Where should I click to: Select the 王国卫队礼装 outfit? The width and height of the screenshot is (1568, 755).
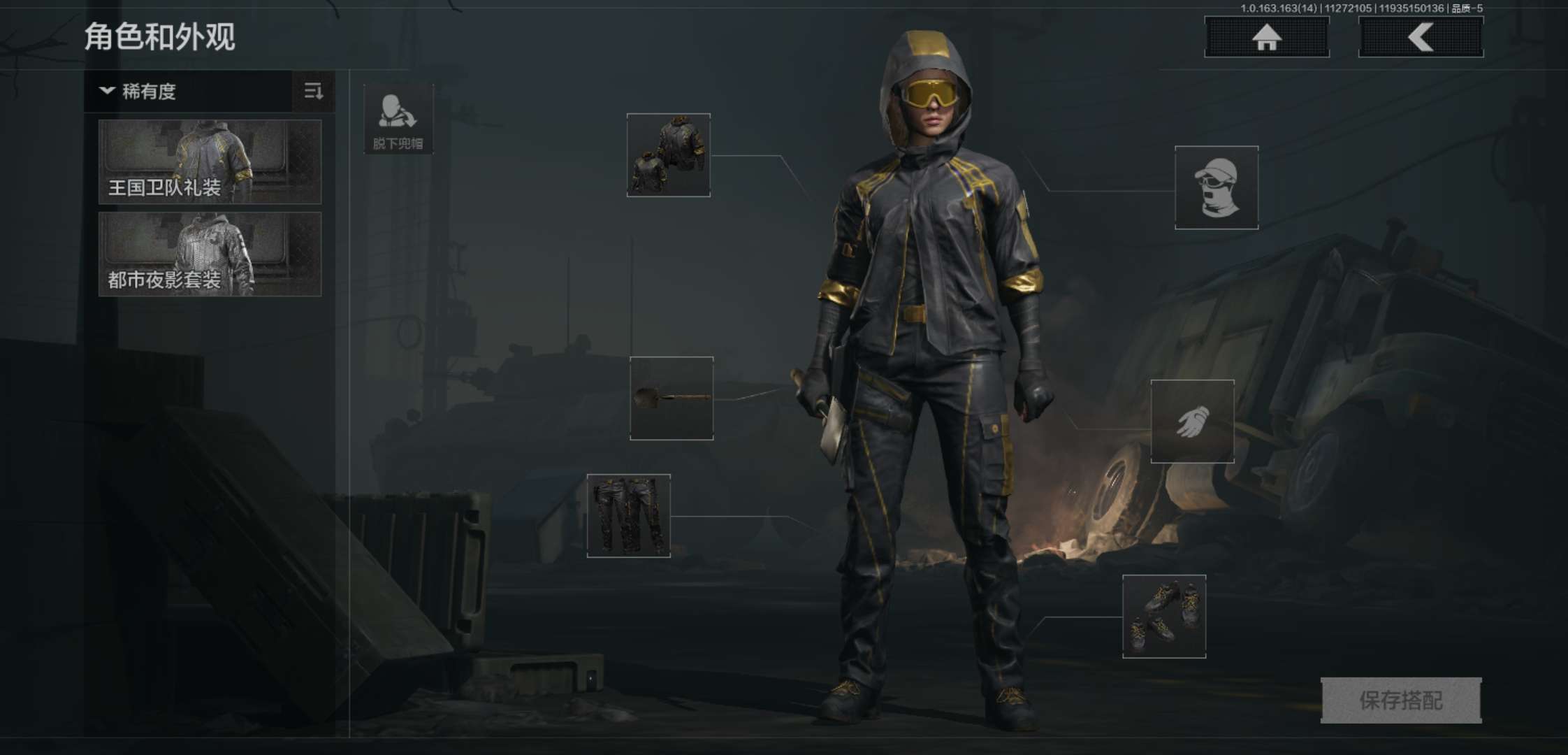coord(210,161)
